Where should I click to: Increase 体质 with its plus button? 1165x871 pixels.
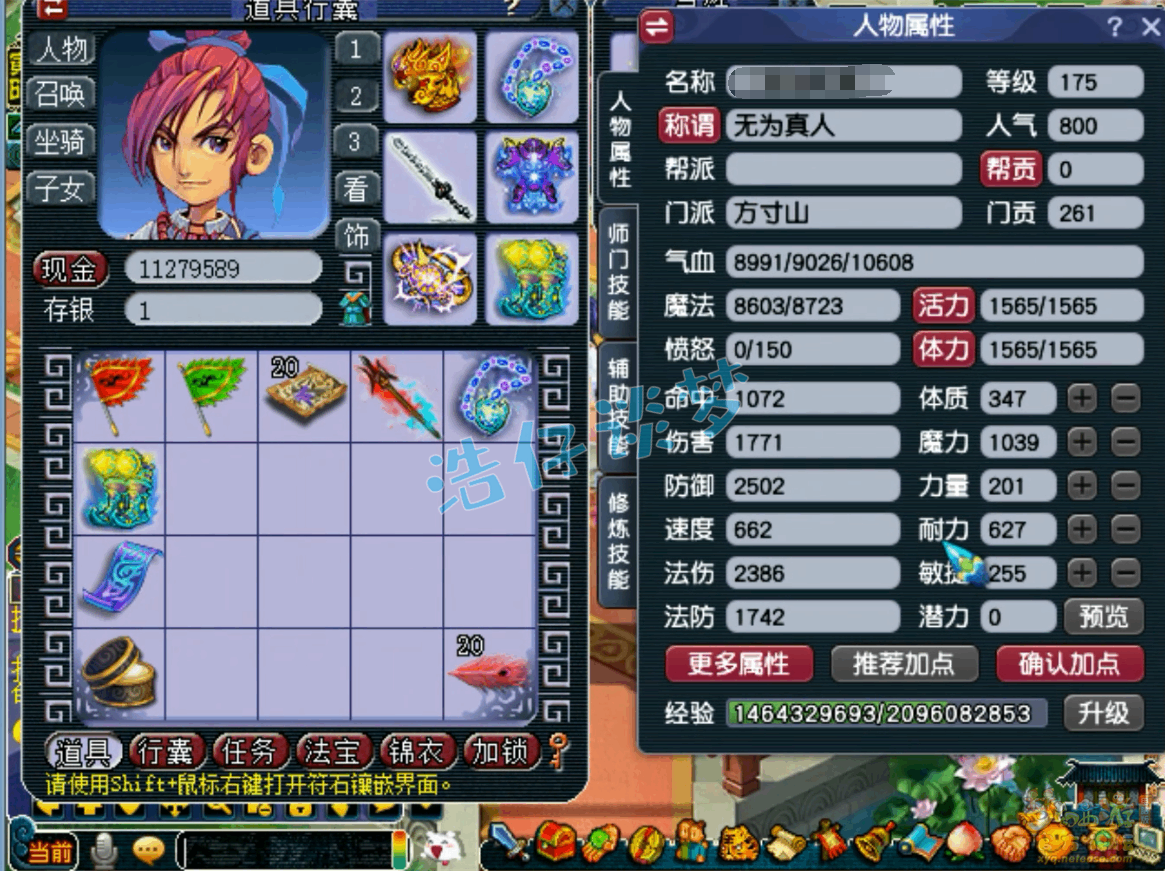pyautogui.click(x=1082, y=399)
